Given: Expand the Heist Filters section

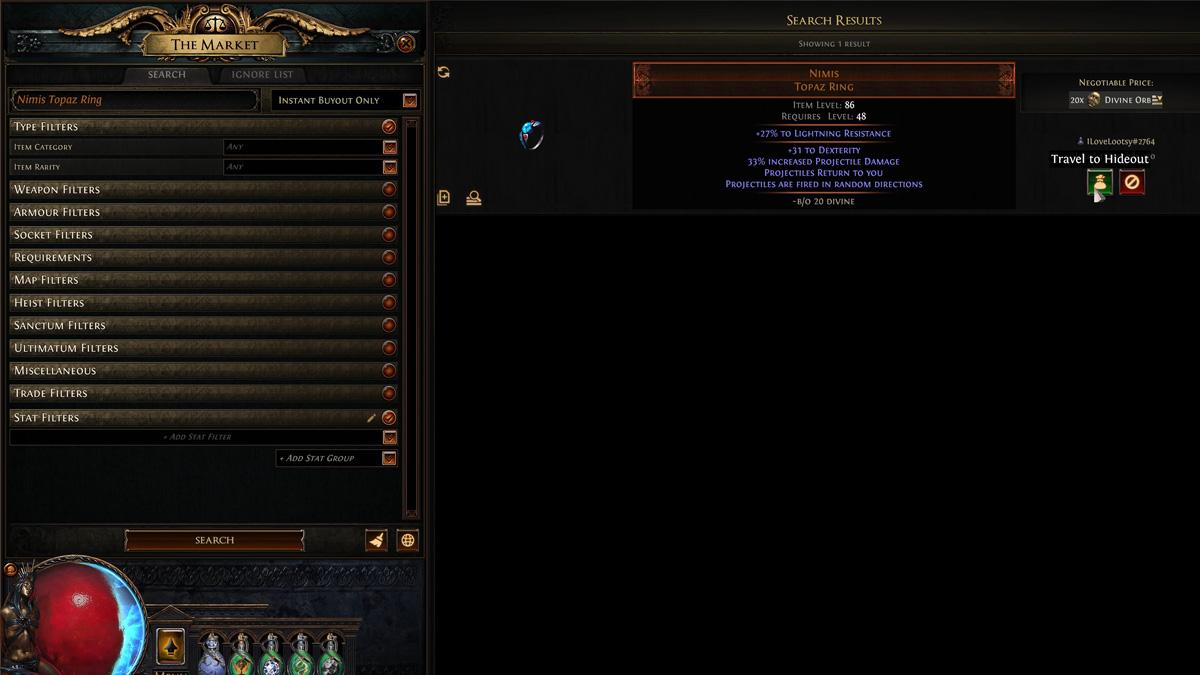Looking at the screenshot, I should pos(389,303).
